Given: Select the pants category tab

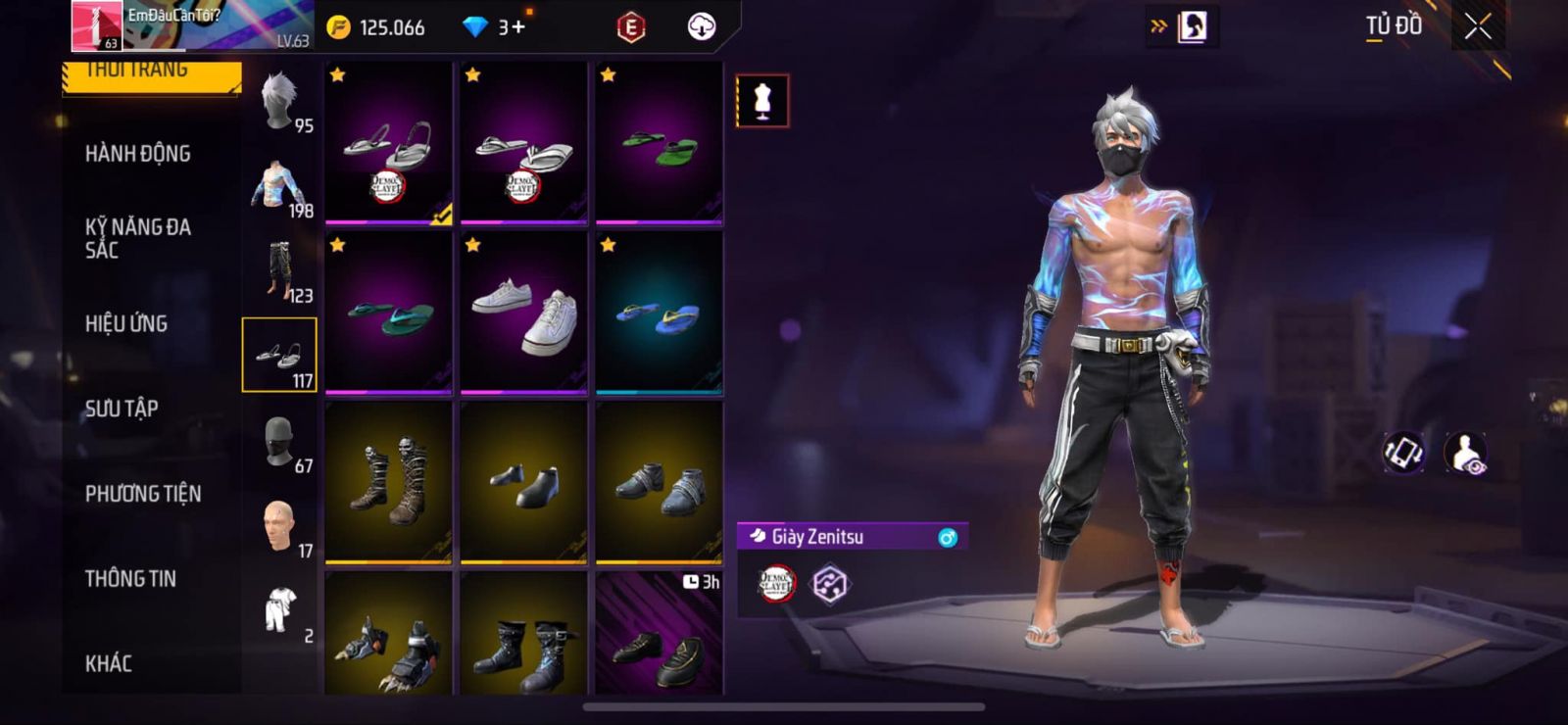Looking at the screenshot, I should point(281,271).
